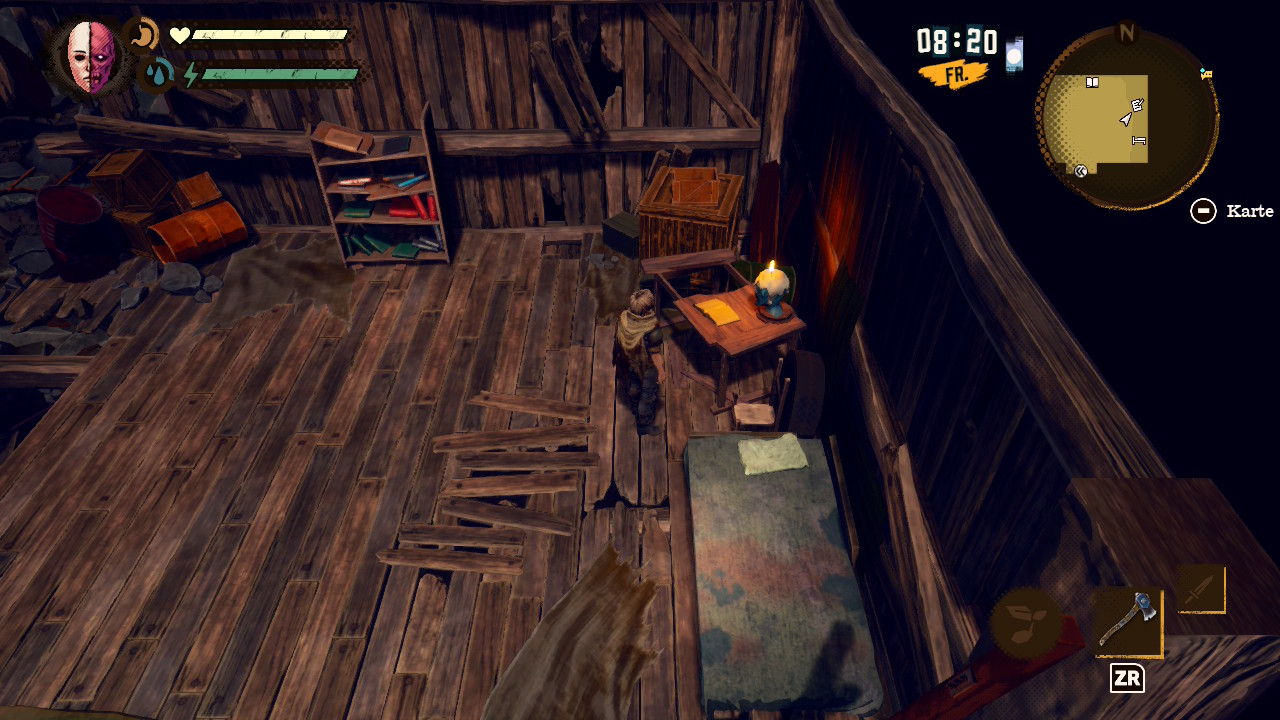
Task: Switch to the dagger weapon slot
Action: (1200, 589)
